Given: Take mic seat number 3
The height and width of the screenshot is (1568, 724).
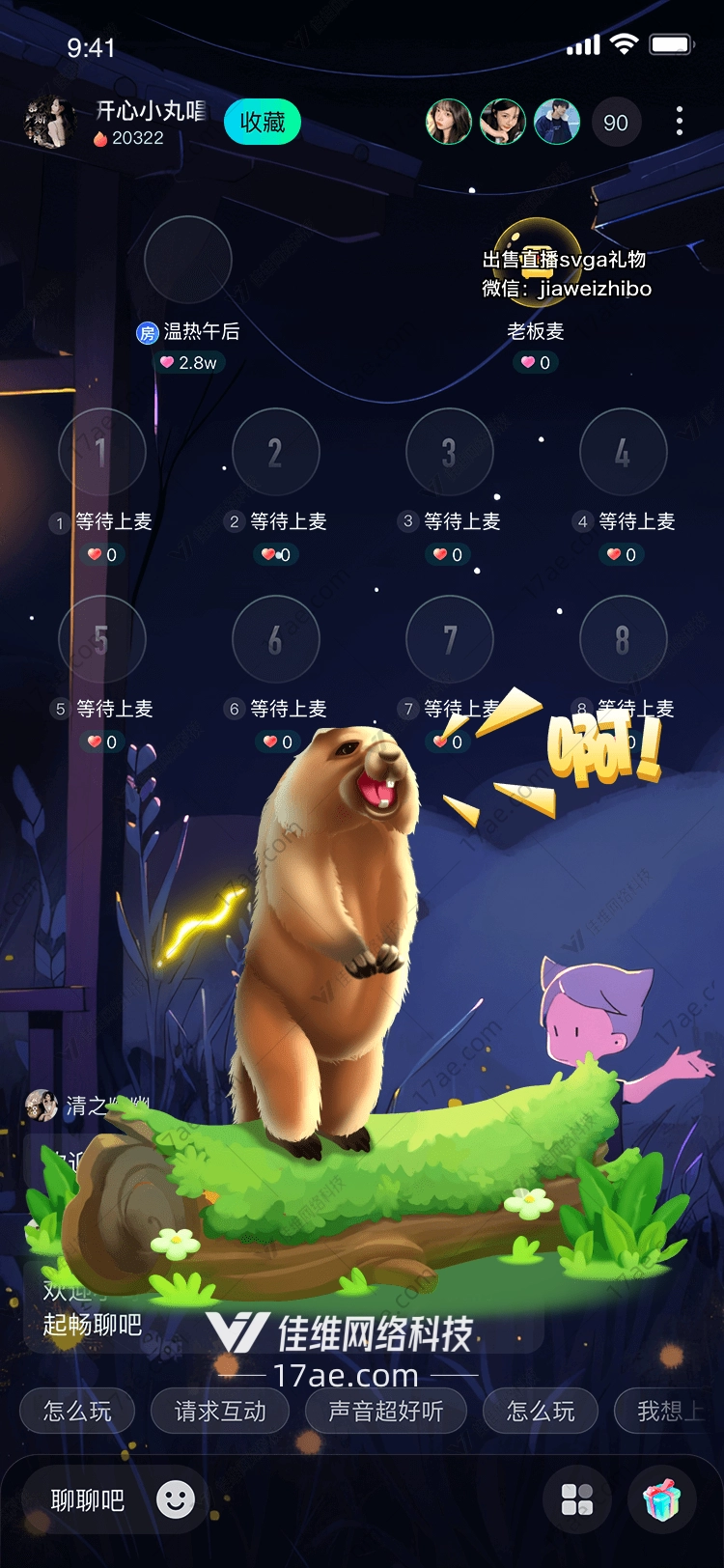Looking at the screenshot, I should coord(449,452).
